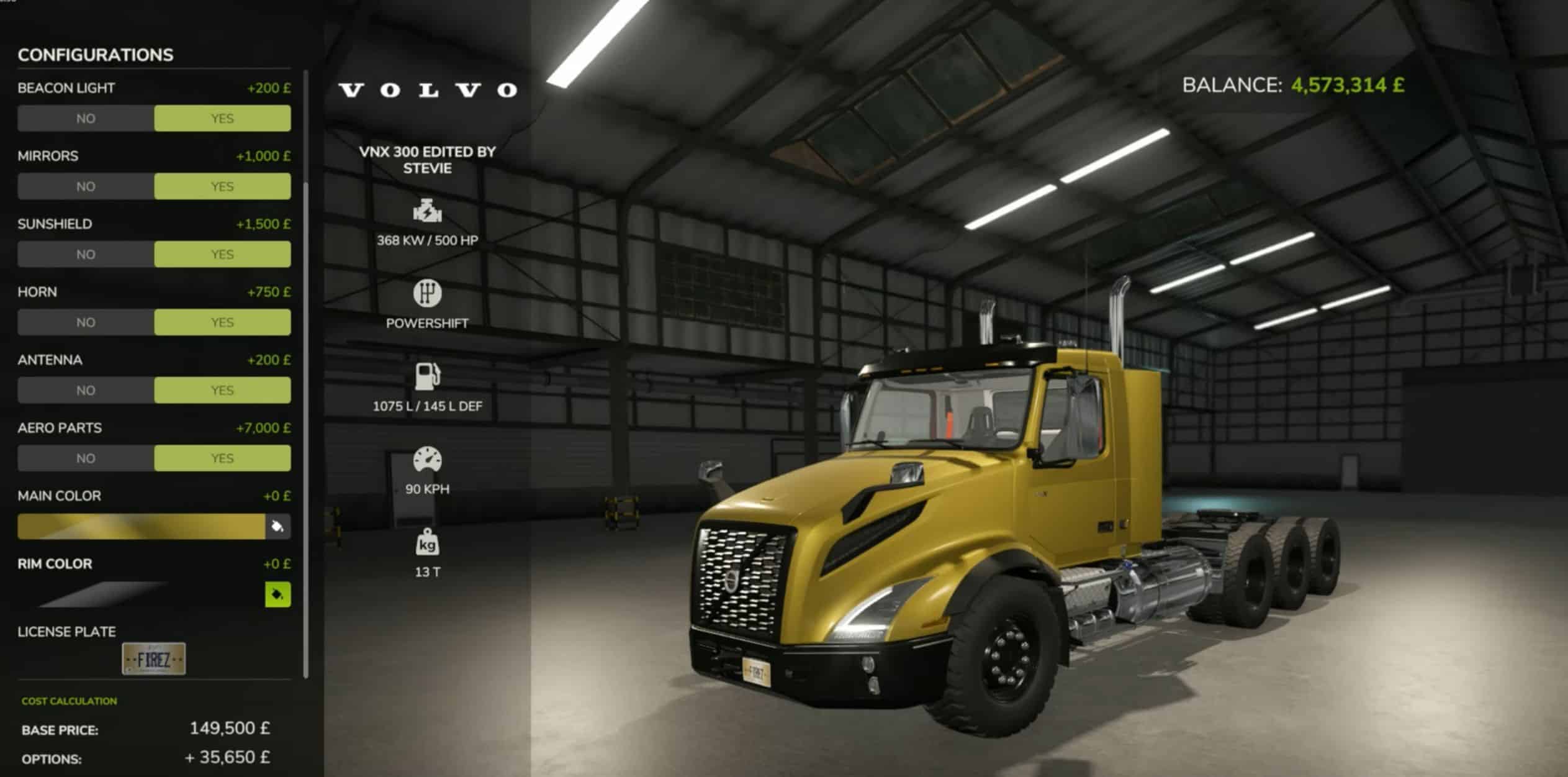Select YES for Mirrors
This screenshot has height=777, width=1568.
click(x=222, y=186)
